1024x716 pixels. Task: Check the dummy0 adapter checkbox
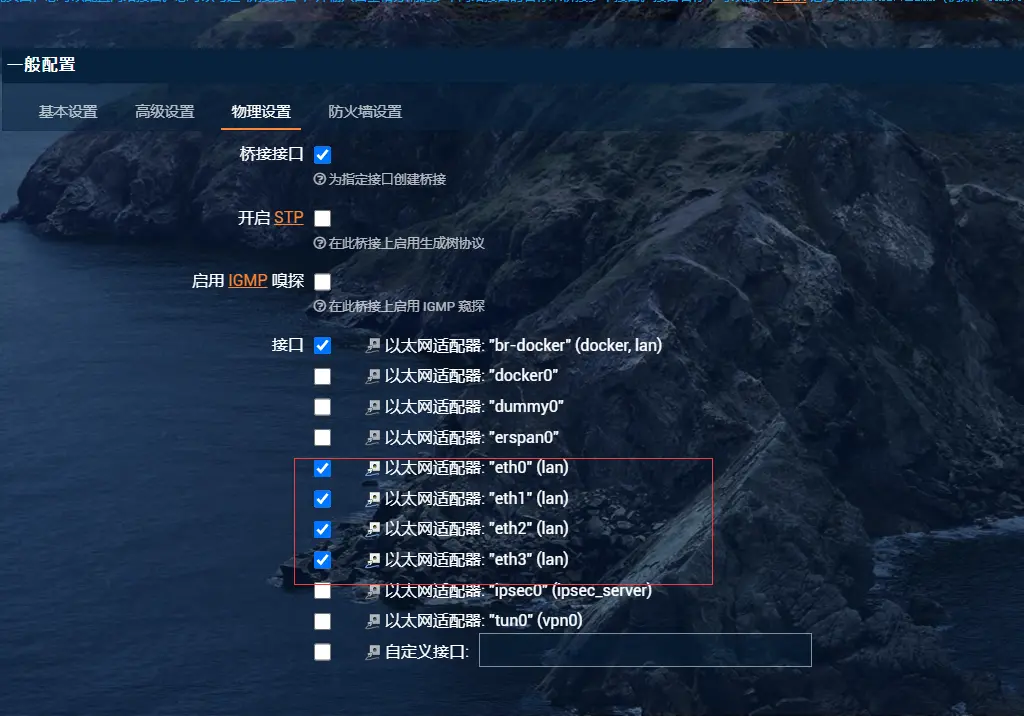click(x=322, y=407)
